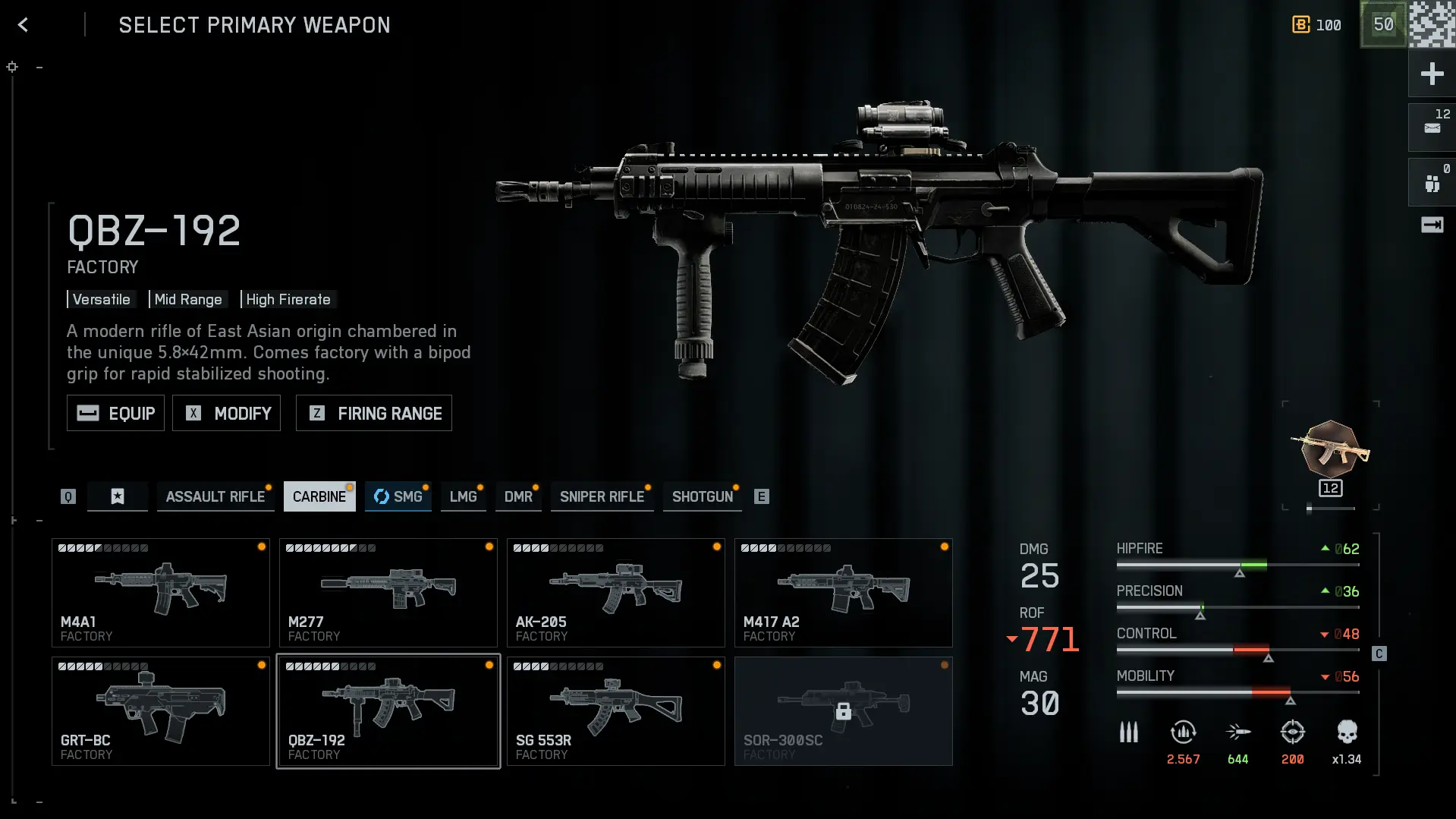The image size is (1456, 819).
Task: Open the LMG weapon category
Action: (463, 496)
